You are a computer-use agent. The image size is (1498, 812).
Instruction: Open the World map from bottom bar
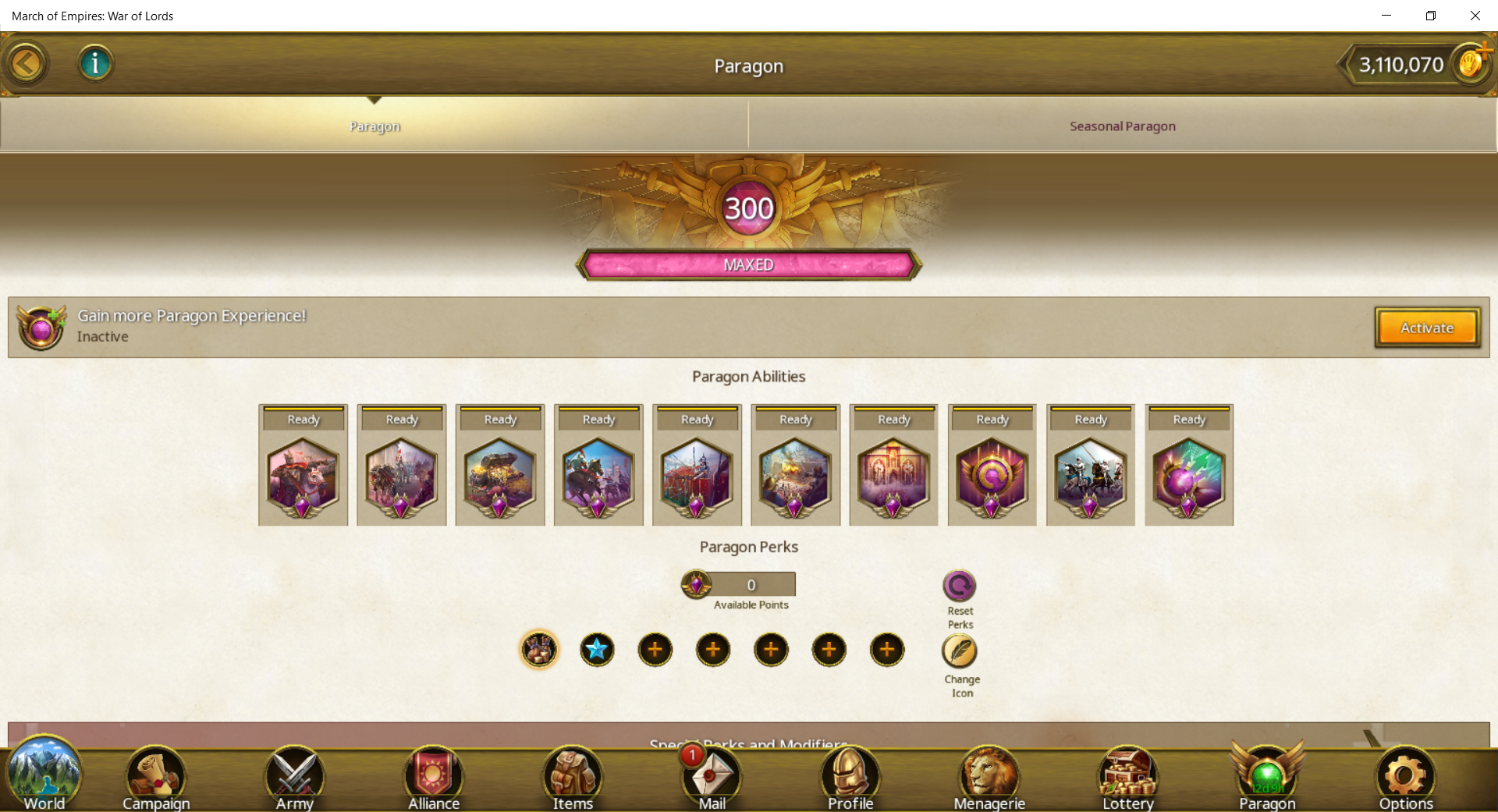(x=44, y=778)
